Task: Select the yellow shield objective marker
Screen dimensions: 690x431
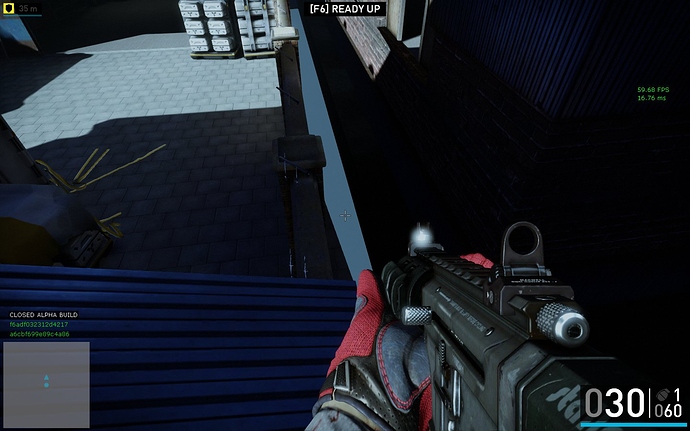Action: pyautogui.click(x=8, y=9)
